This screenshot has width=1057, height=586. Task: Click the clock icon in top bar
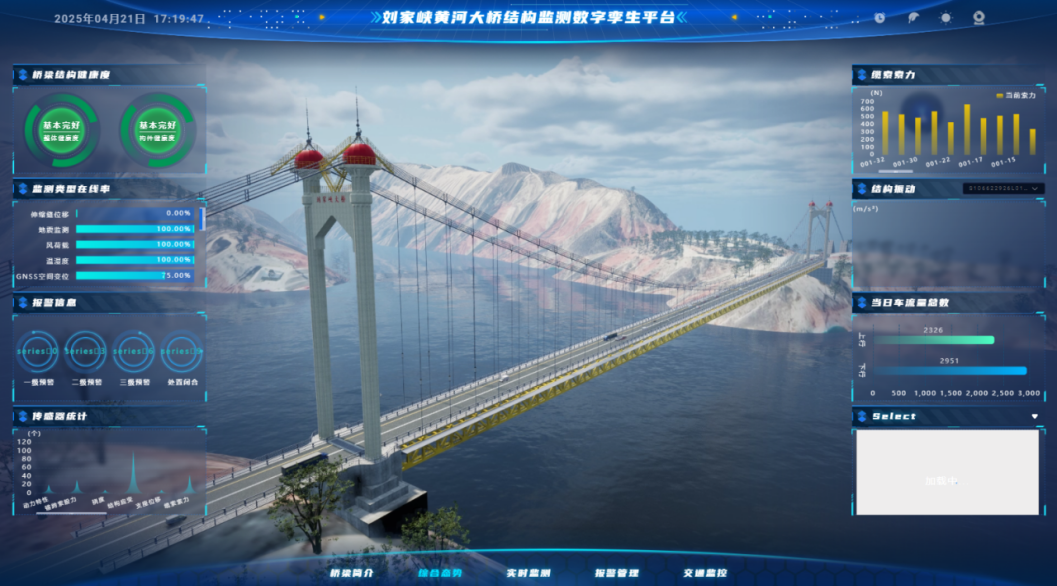[880, 18]
